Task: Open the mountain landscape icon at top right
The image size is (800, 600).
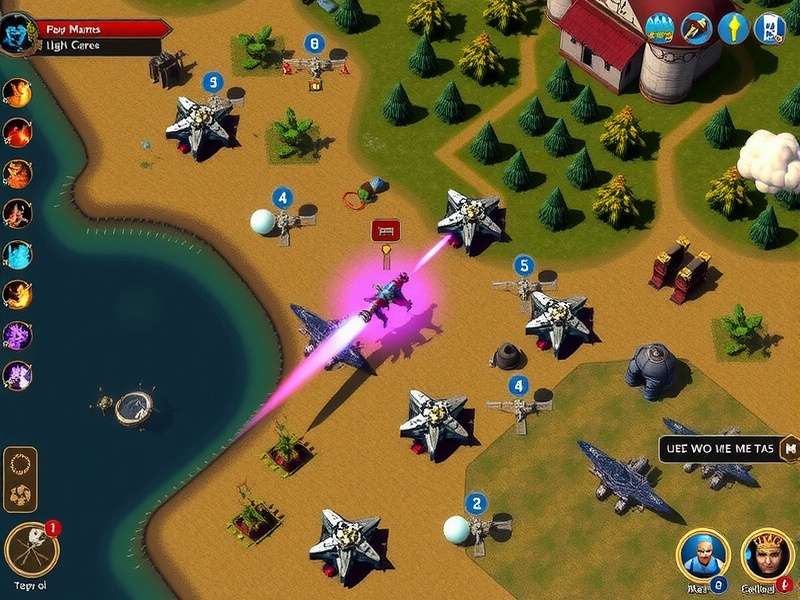Action: [661, 28]
